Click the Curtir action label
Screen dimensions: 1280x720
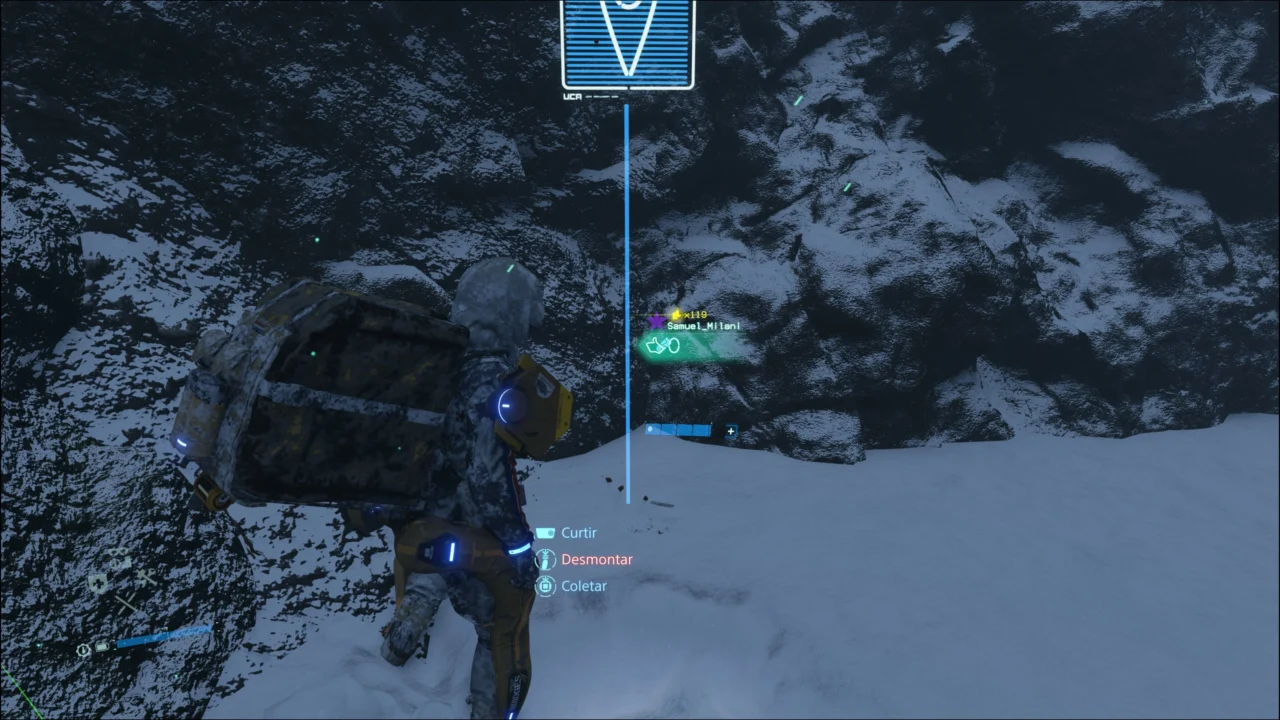click(x=578, y=532)
